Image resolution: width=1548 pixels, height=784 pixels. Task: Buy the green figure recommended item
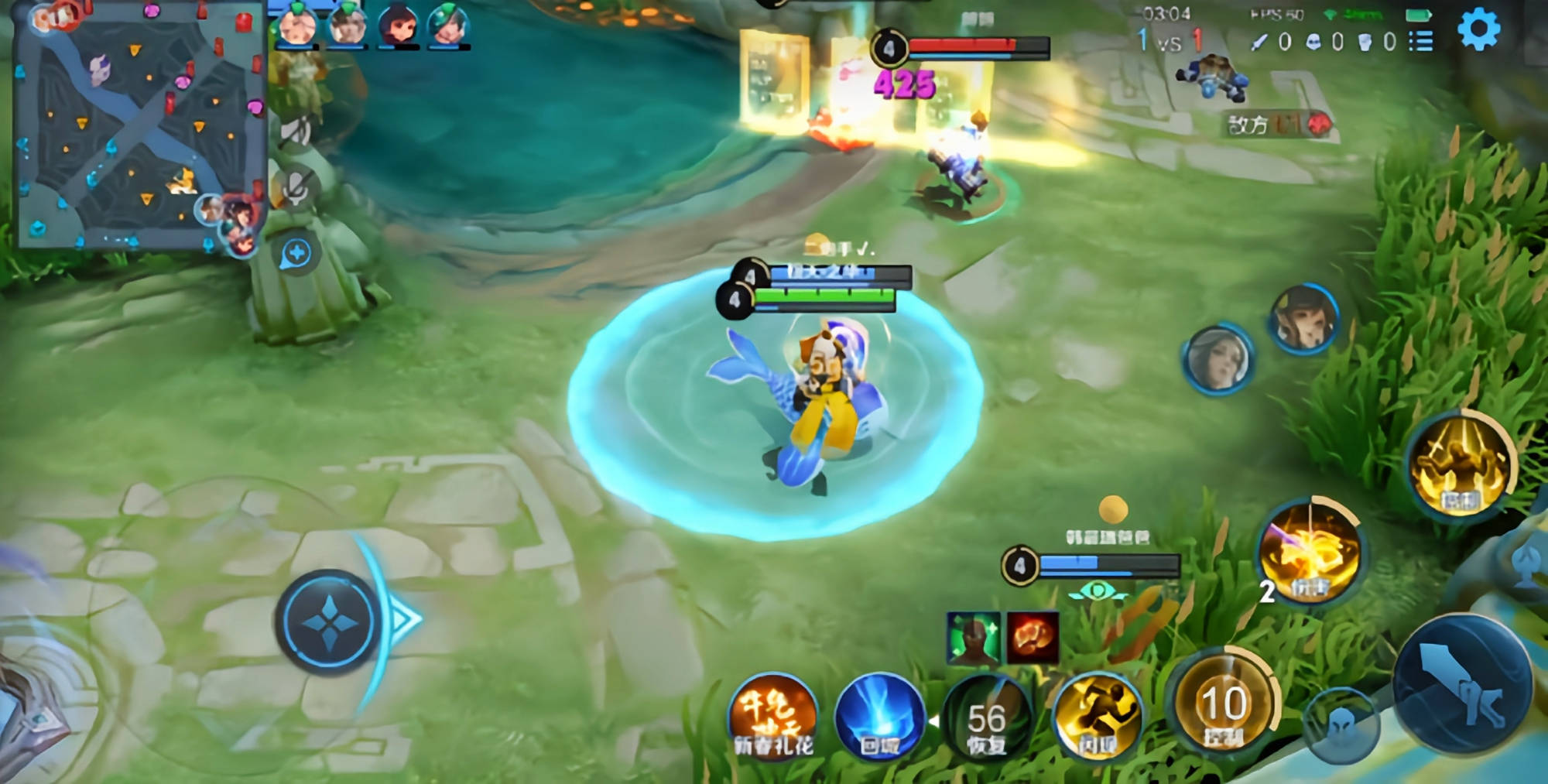pyautogui.click(x=973, y=638)
